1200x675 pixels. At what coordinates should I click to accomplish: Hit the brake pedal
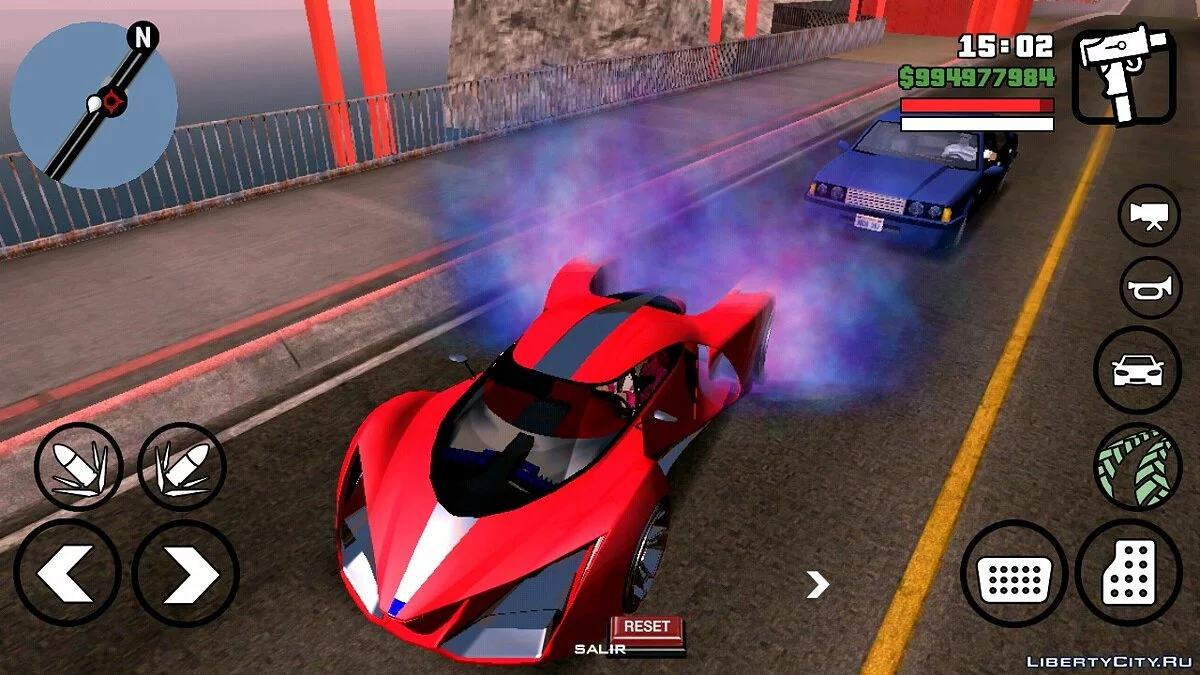(1014, 574)
